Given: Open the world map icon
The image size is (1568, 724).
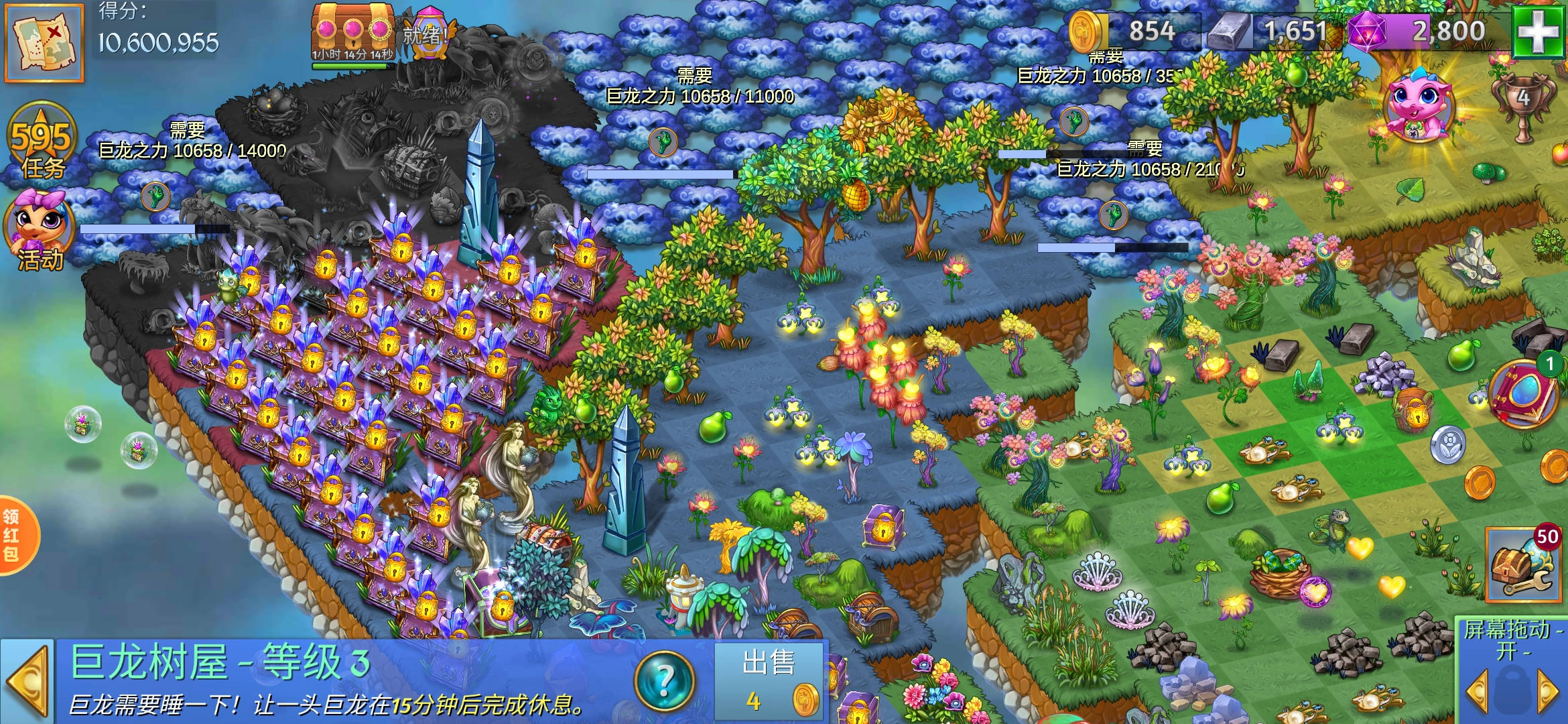Looking at the screenshot, I should point(44,42).
